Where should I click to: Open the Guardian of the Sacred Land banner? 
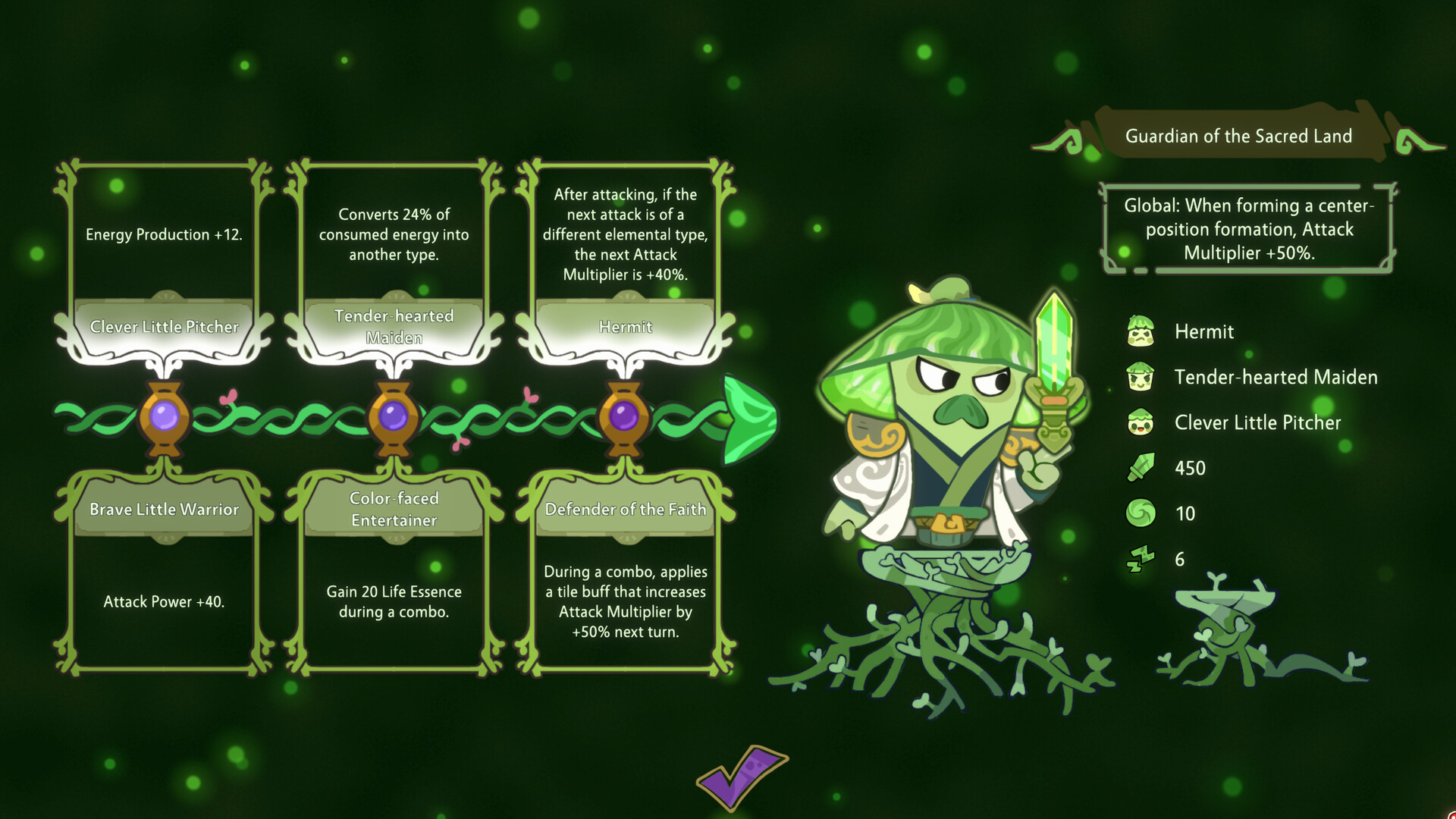[1239, 136]
